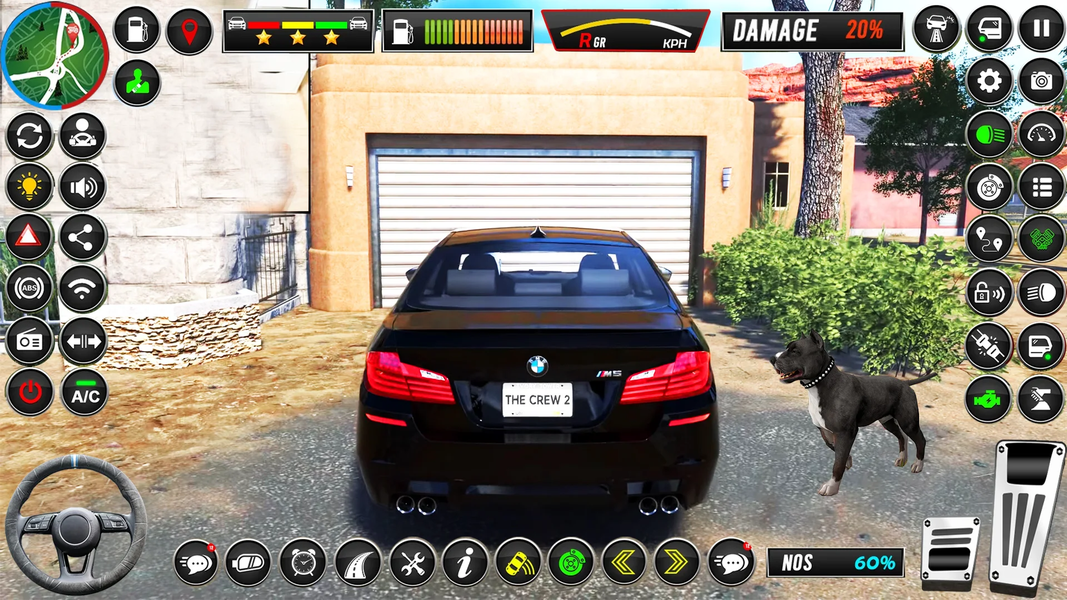Take a screenshot with the camera icon
This screenshot has width=1067, height=600.
click(x=1041, y=82)
